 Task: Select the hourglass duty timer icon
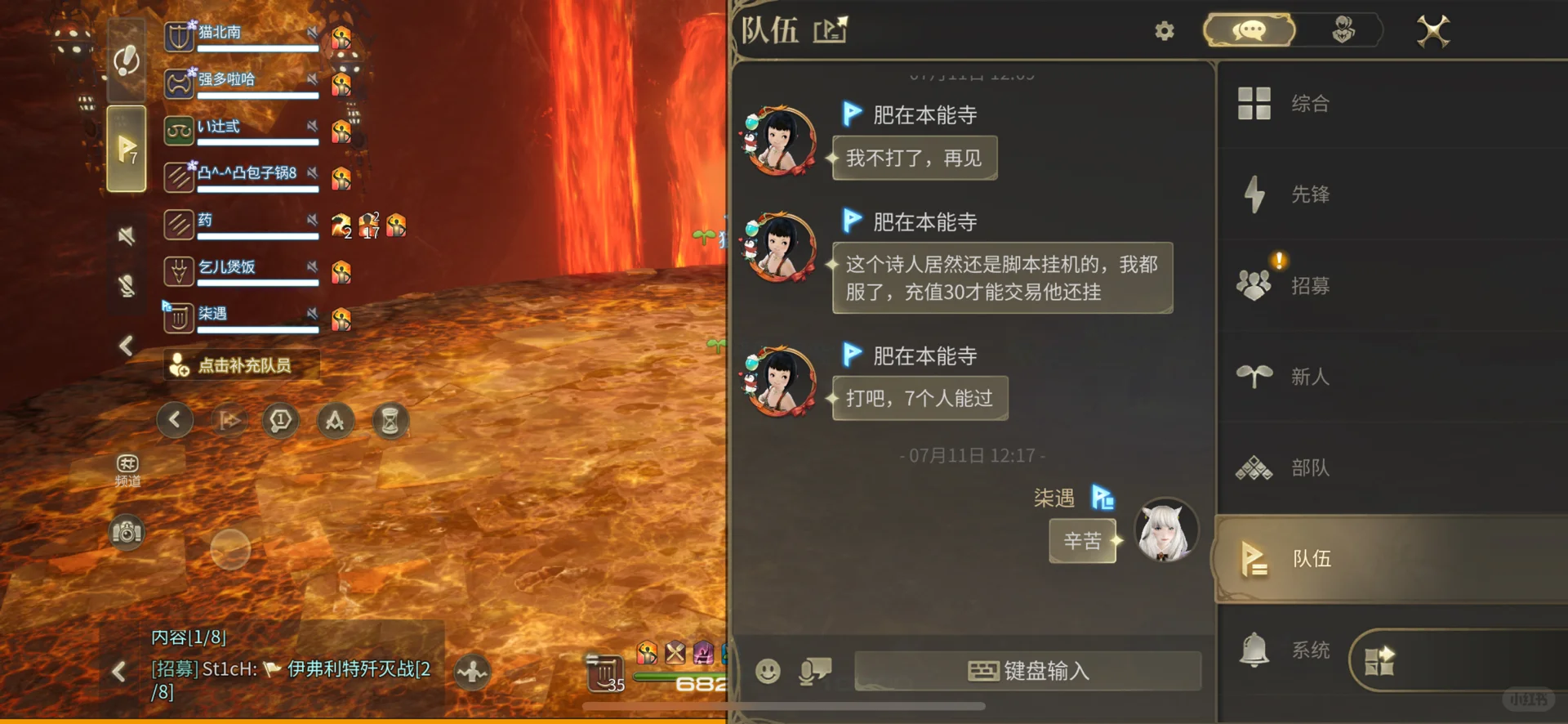pyautogui.click(x=390, y=419)
